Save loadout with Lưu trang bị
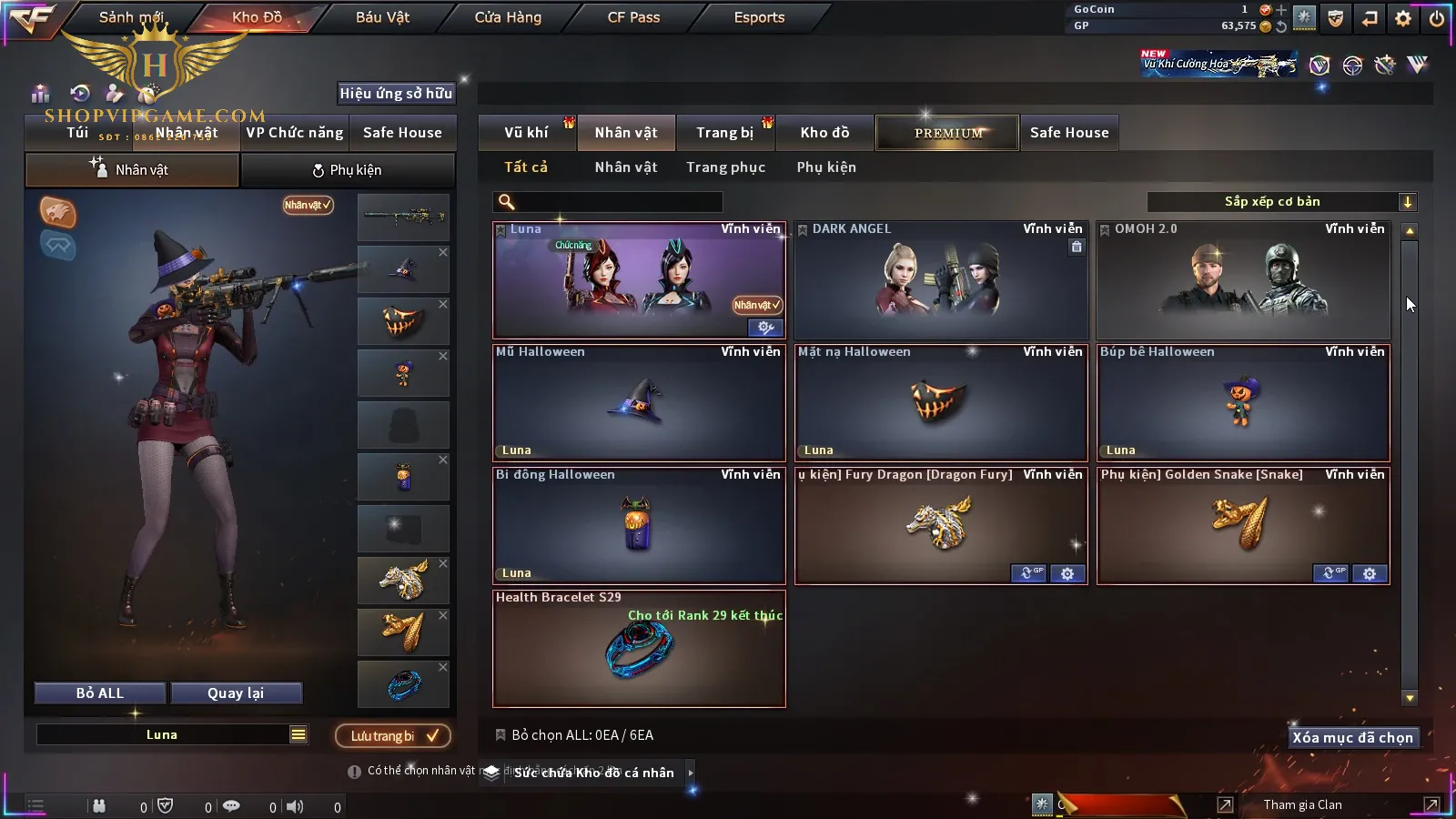The width and height of the screenshot is (1456, 819). tap(393, 736)
